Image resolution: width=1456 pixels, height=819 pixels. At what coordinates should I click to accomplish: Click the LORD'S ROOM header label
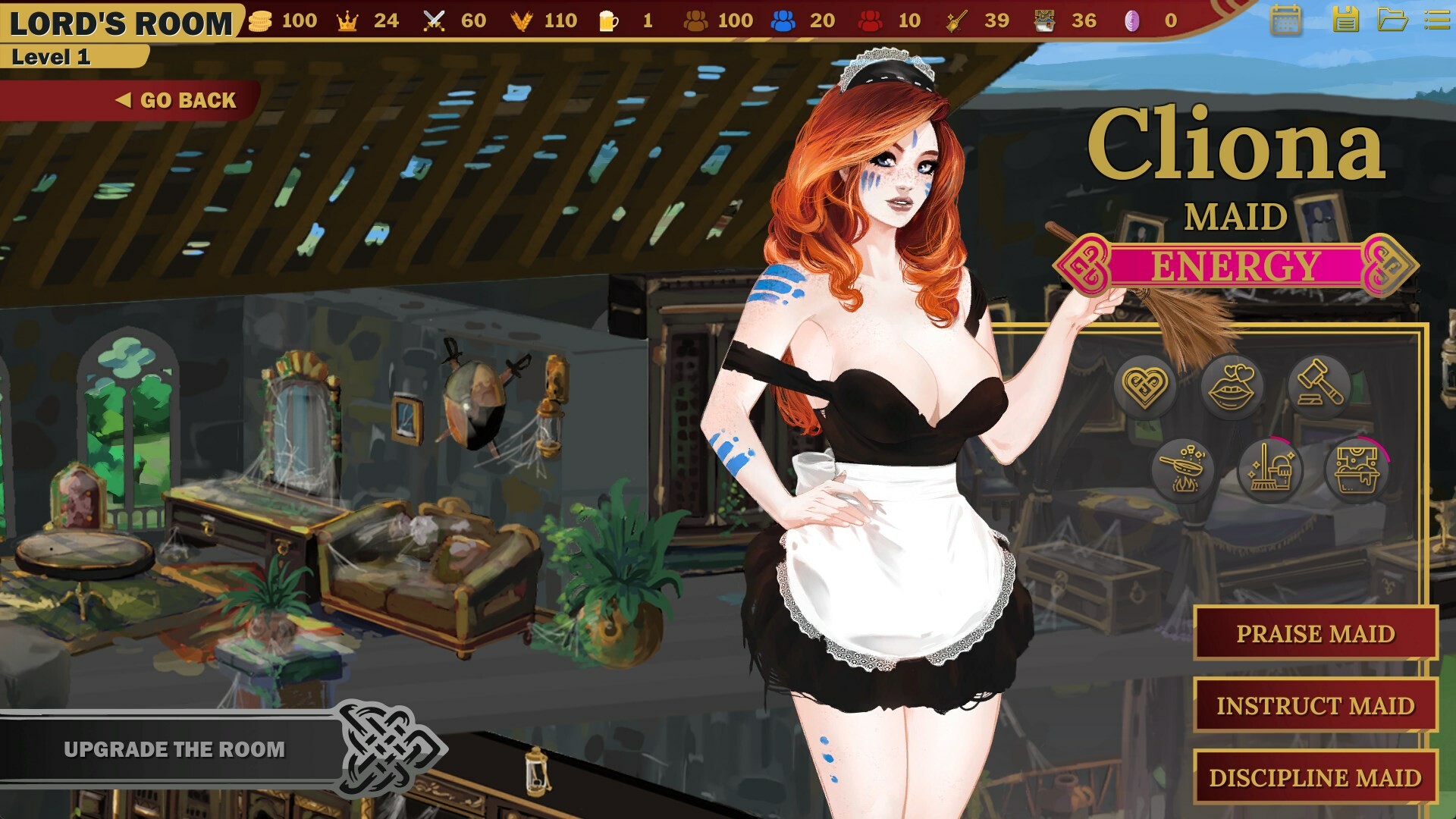point(121,20)
